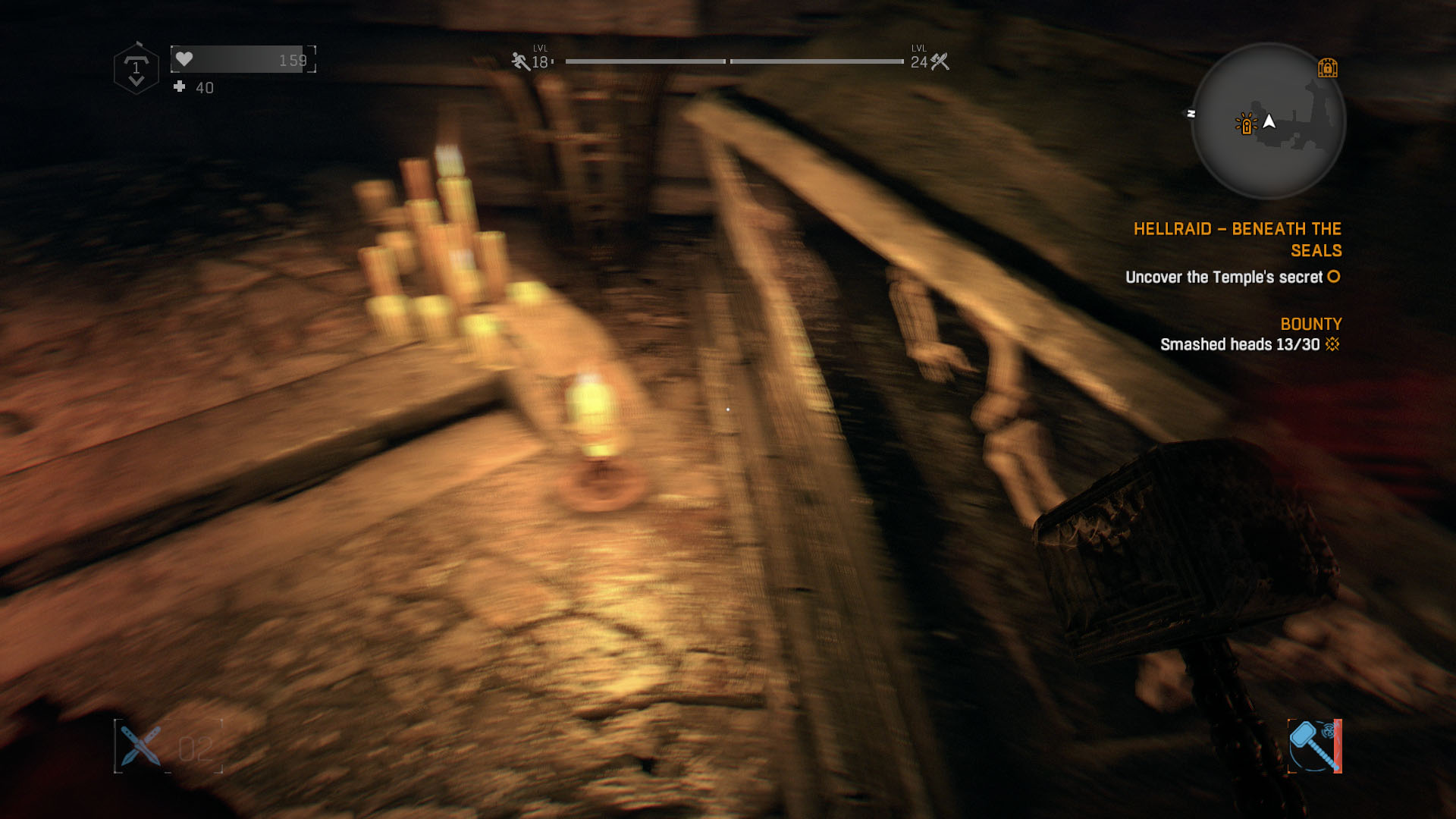Click the medkit count icon
The image size is (1456, 819).
coord(180,87)
